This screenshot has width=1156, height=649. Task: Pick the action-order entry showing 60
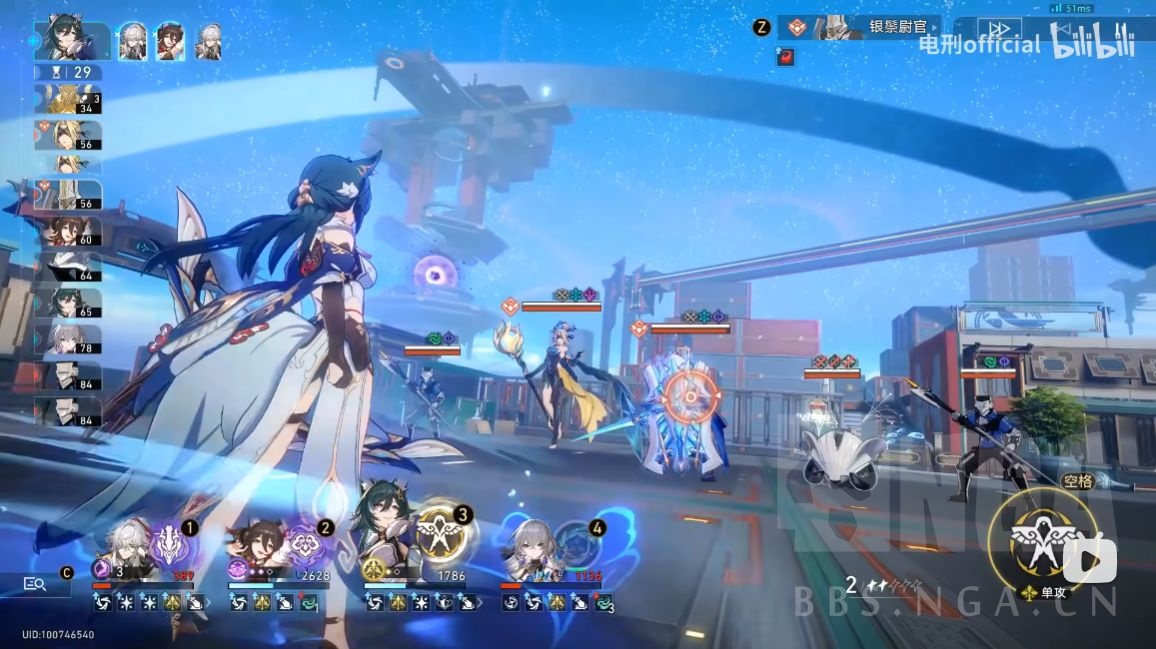point(68,232)
